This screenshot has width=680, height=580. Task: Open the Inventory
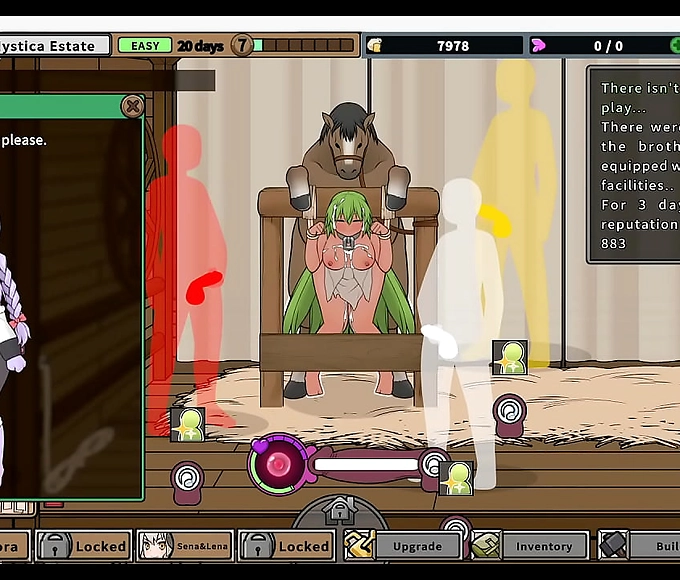(x=532, y=546)
